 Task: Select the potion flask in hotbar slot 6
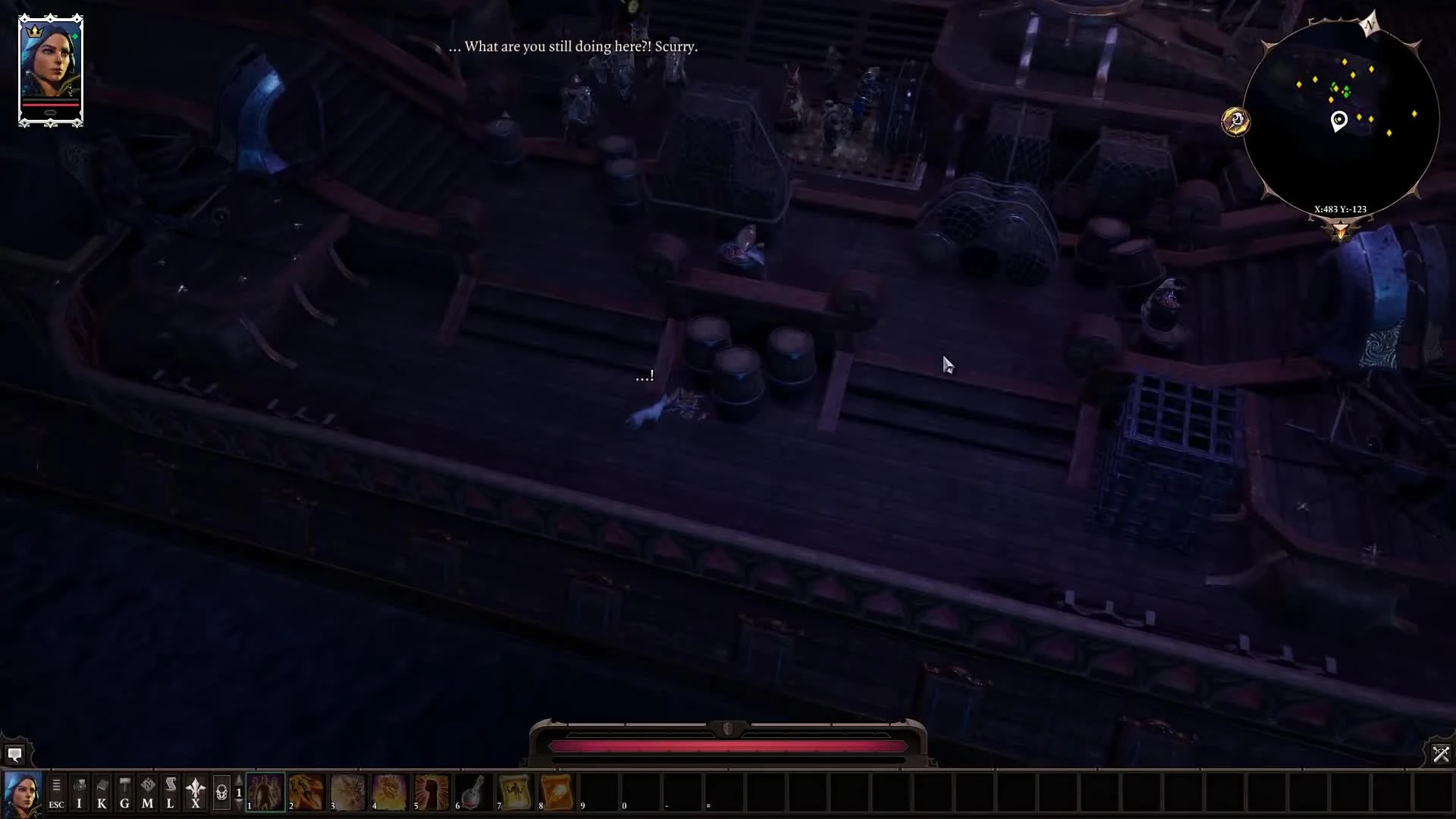(x=473, y=793)
